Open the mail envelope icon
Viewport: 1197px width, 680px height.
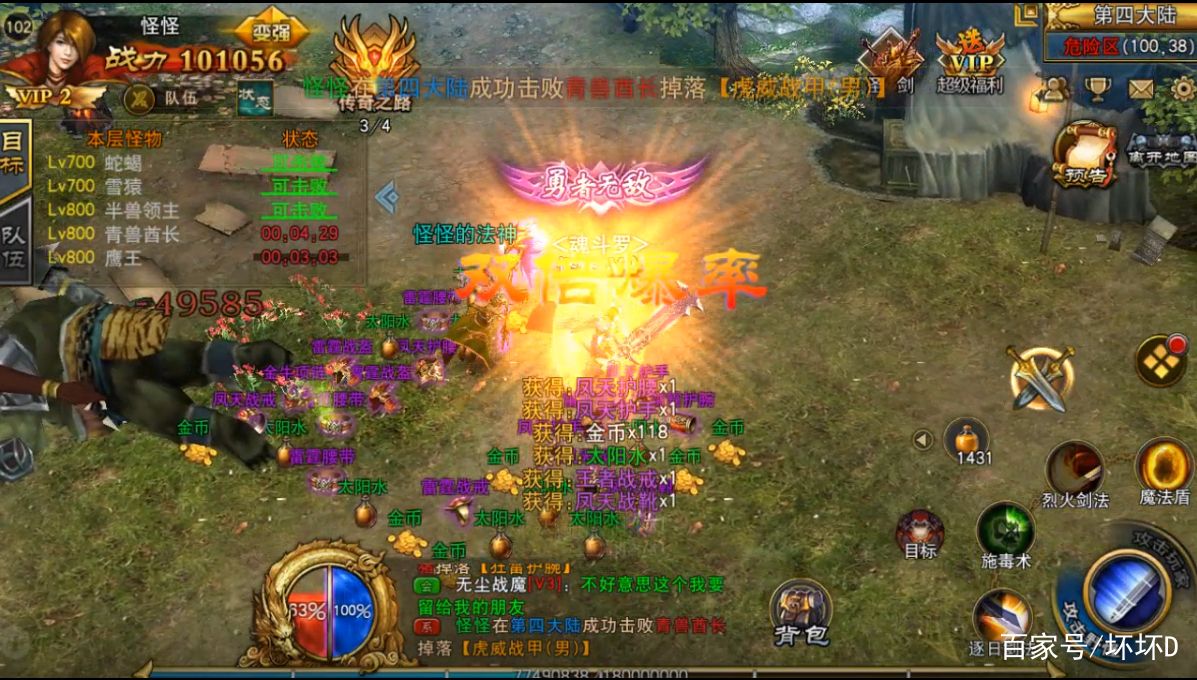[1141, 90]
